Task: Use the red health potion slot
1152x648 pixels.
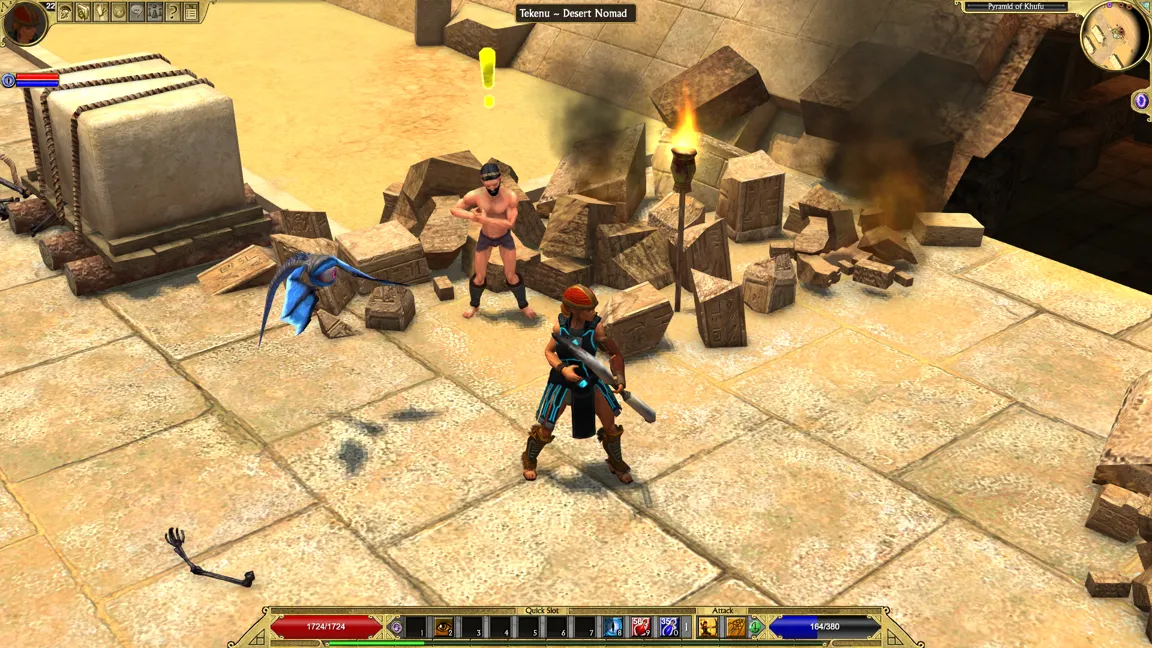Action: pyautogui.click(x=641, y=627)
